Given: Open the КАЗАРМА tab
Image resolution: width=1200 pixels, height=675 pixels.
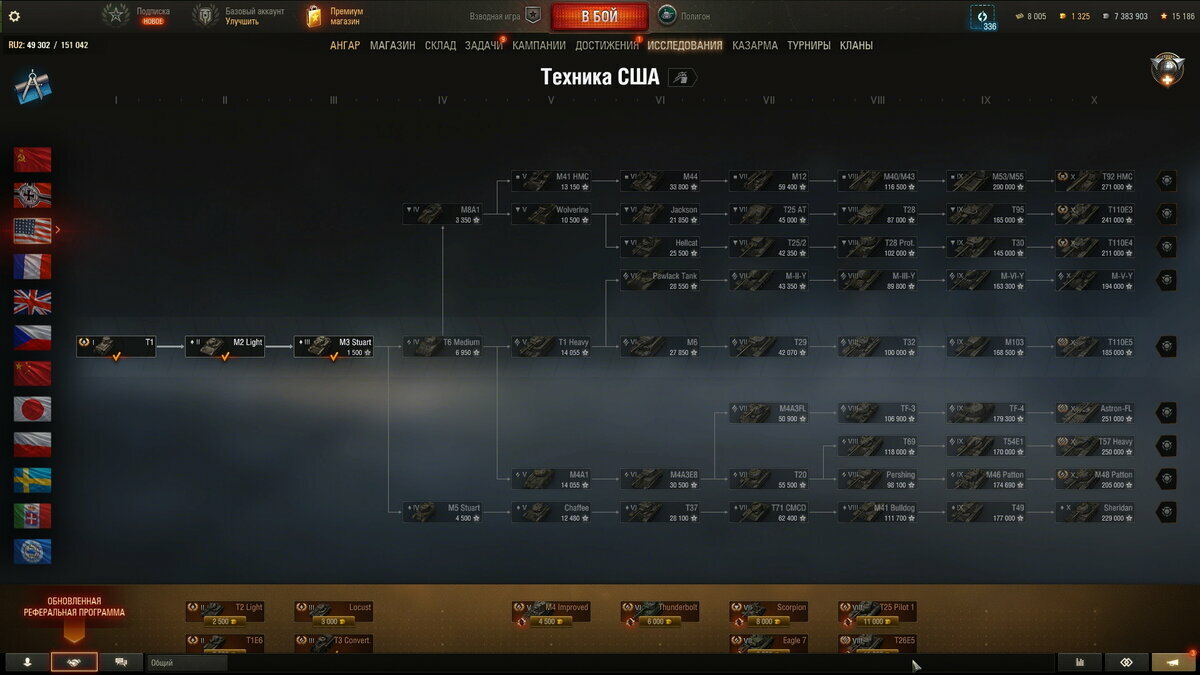Looking at the screenshot, I should [x=754, y=45].
